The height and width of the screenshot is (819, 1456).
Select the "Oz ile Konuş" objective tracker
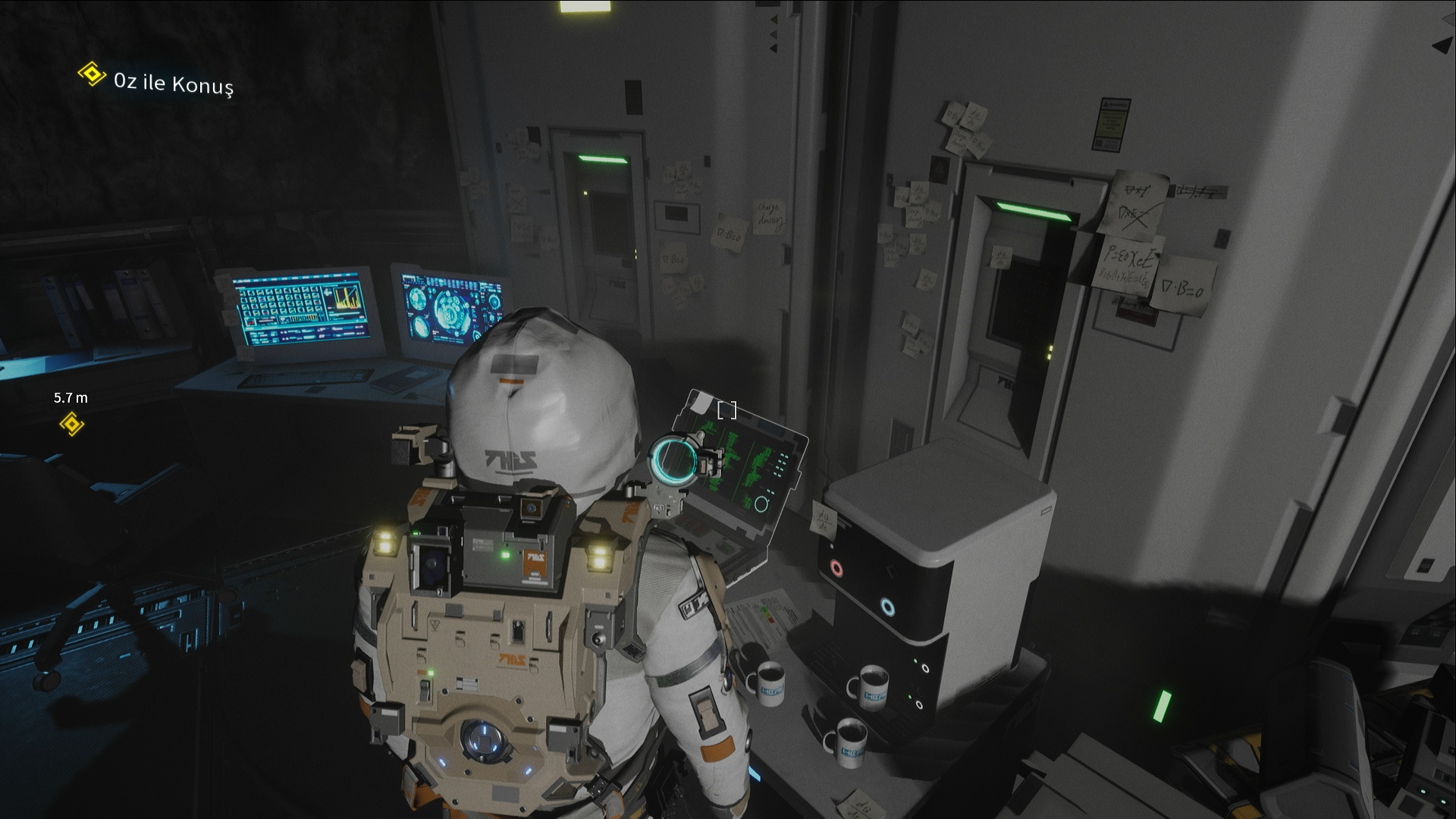tap(173, 82)
